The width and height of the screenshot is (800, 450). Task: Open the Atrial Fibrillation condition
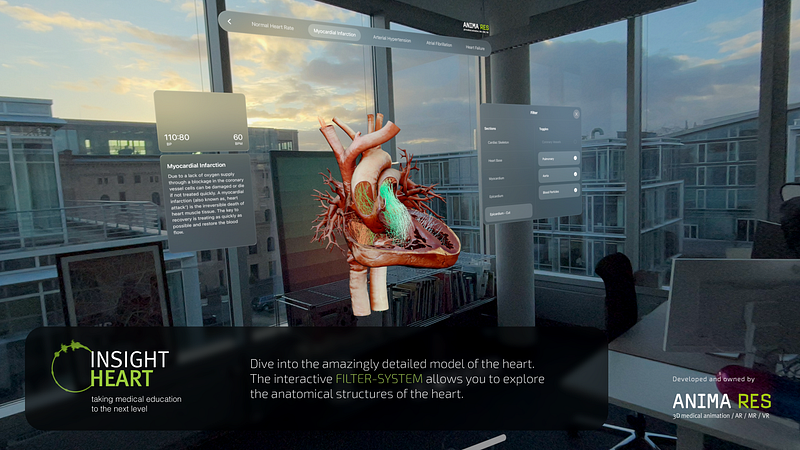pos(437,44)
